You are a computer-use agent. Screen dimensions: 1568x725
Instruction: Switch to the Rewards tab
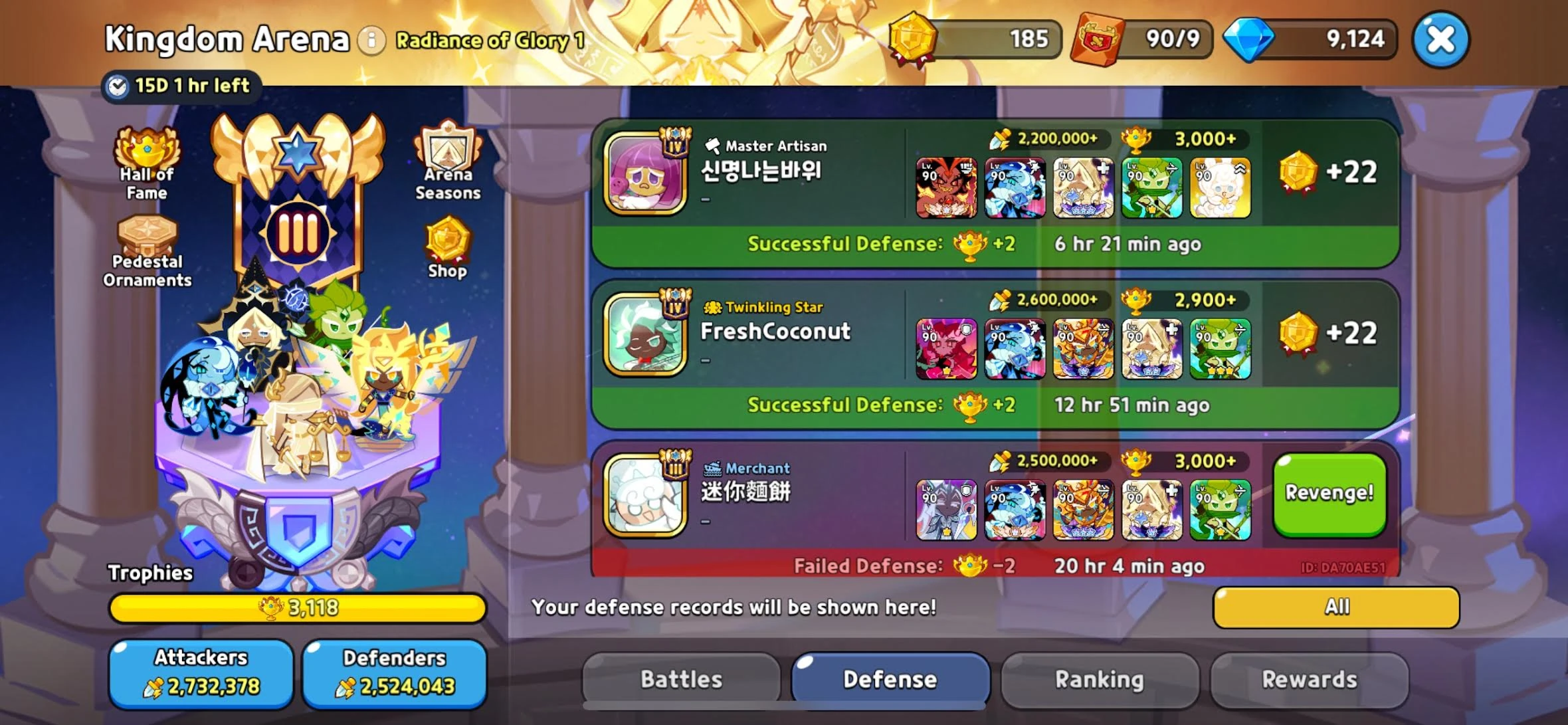pyautogui.click(x=1311, y=679)
